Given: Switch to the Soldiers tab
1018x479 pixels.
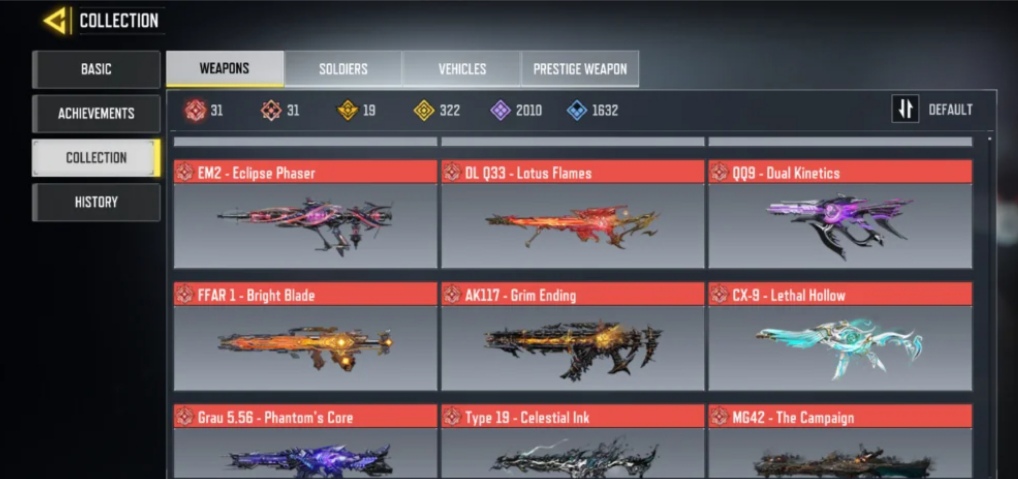Looking at the screenshot, I should coord(343,69).
